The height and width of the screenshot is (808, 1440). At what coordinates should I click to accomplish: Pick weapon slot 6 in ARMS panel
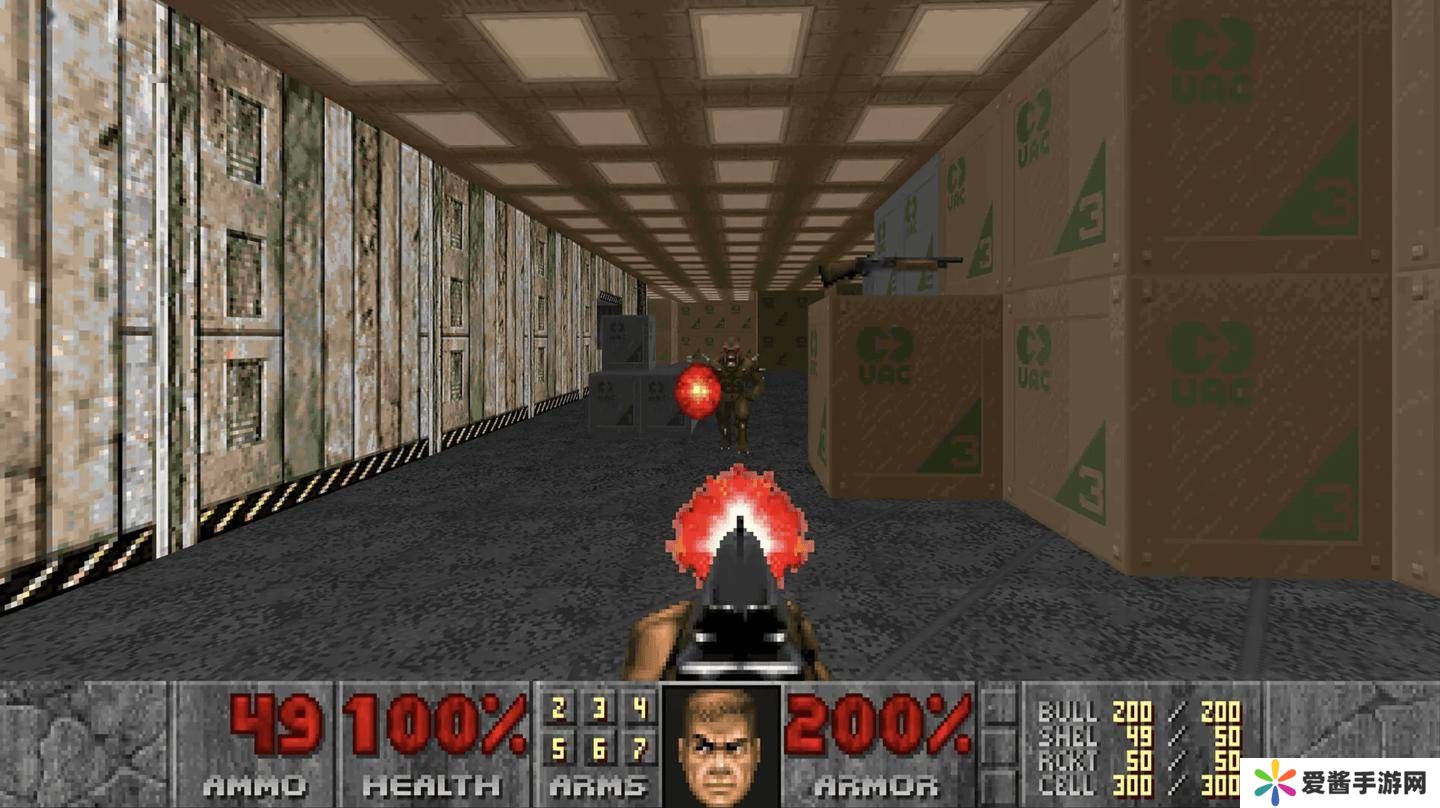(599, 748)
